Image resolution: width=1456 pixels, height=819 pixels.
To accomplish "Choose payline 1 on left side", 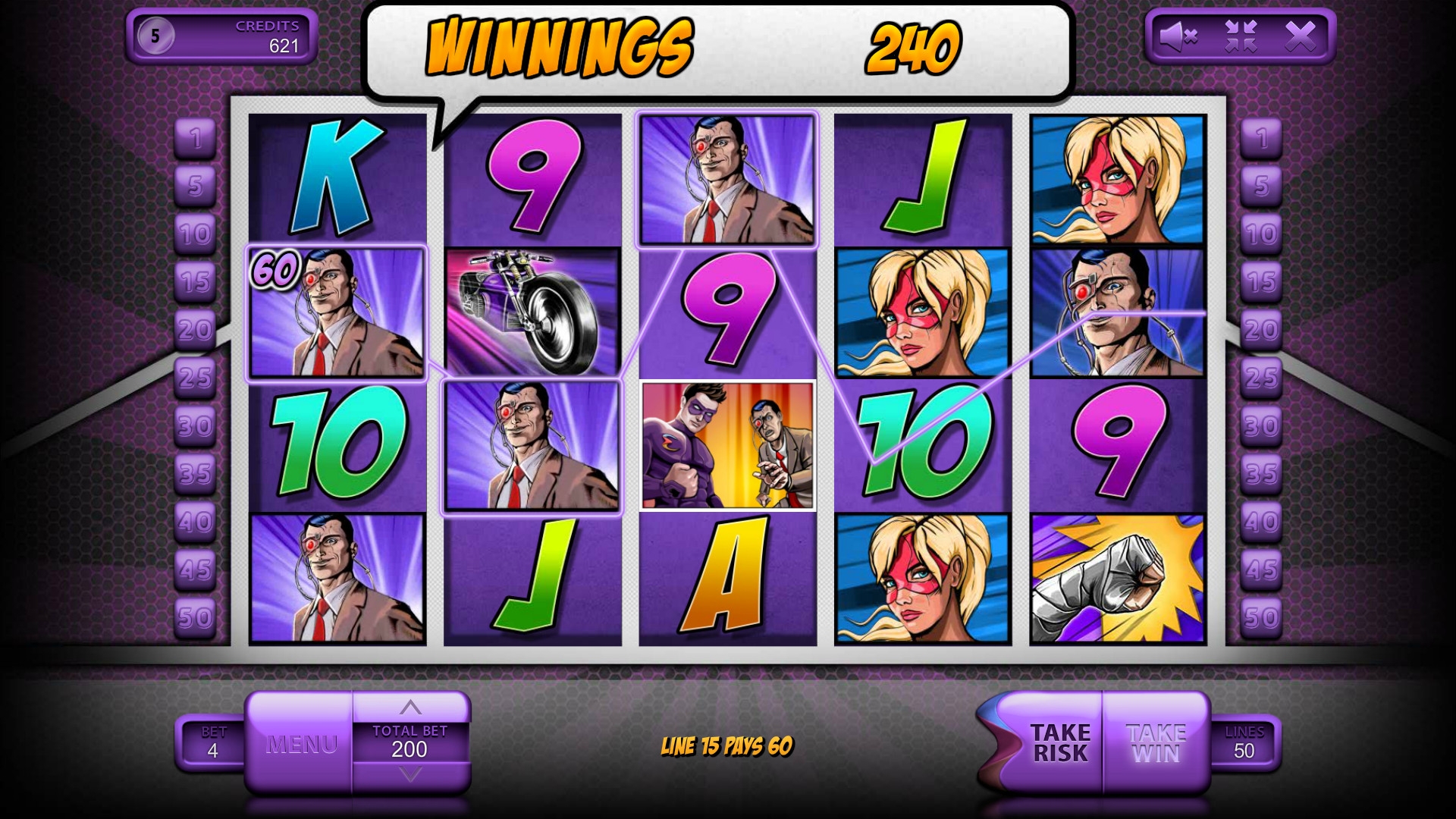I will [196, 138].
